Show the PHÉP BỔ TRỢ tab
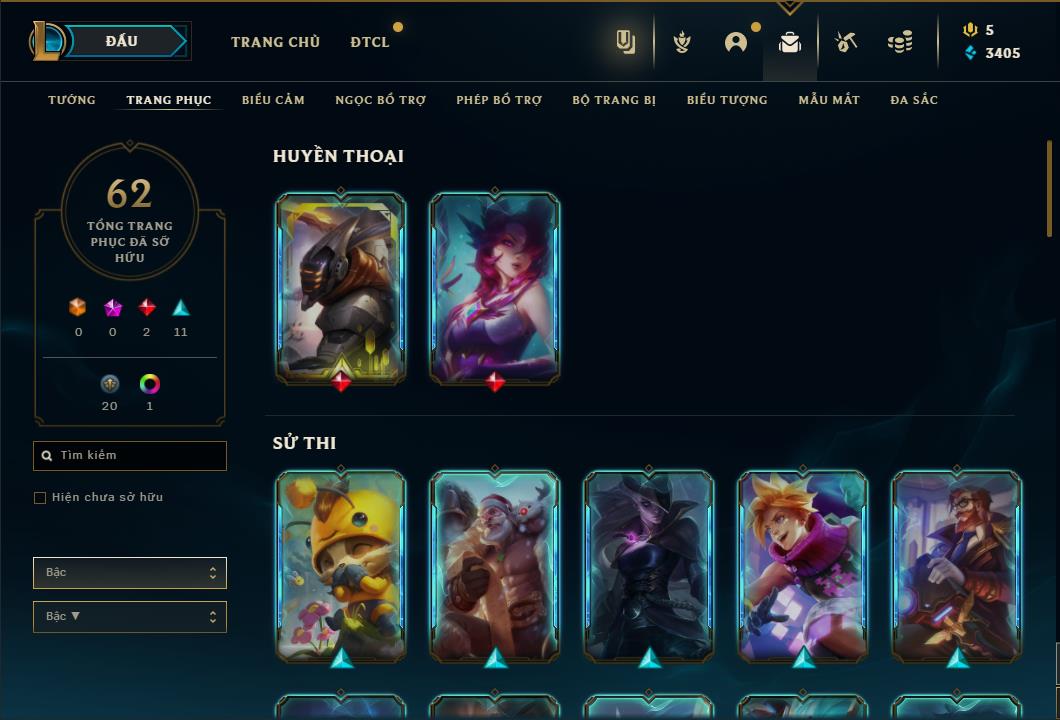 (499, 100)
